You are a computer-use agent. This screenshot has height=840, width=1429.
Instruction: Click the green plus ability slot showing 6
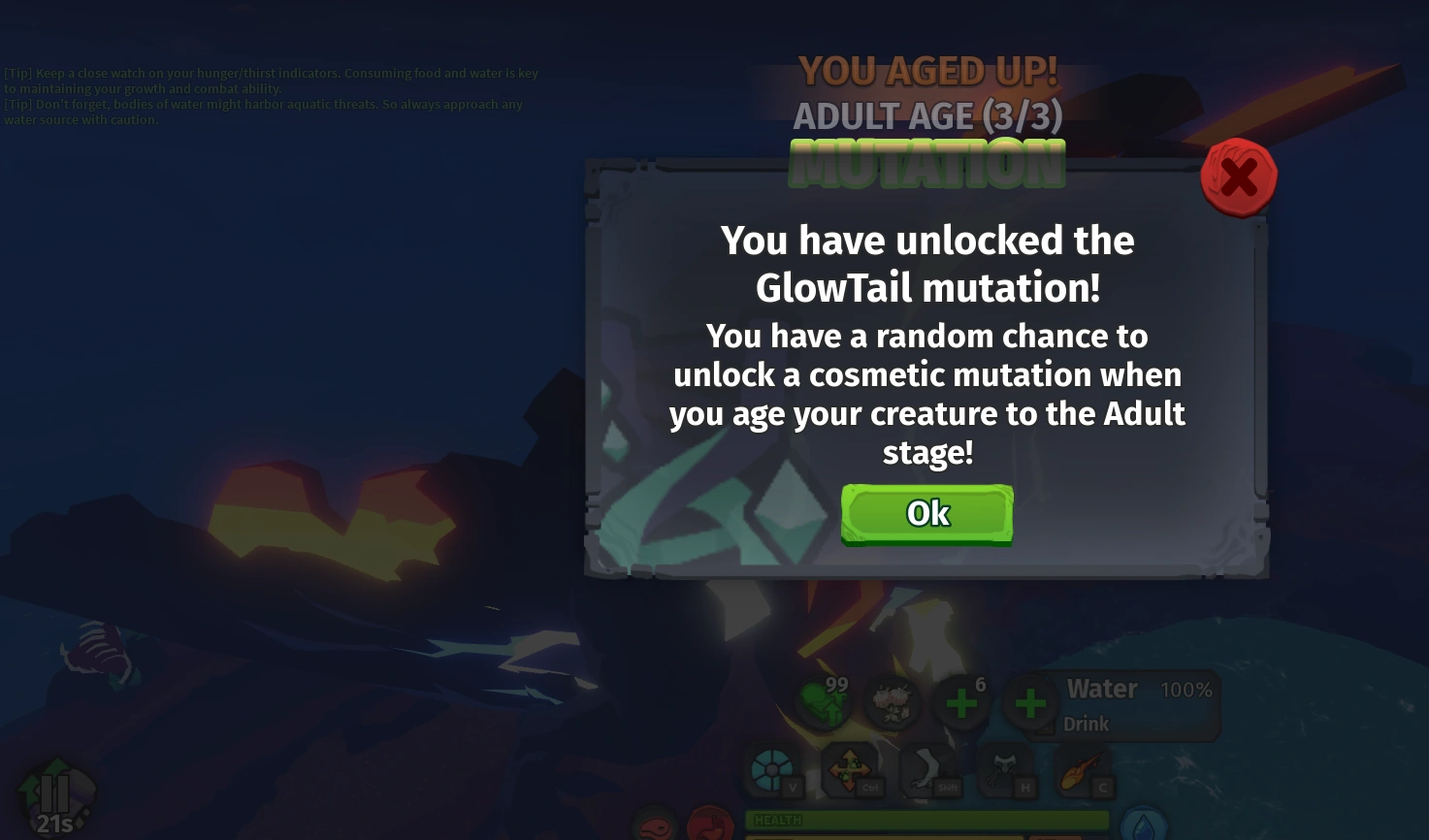point(961,703)
